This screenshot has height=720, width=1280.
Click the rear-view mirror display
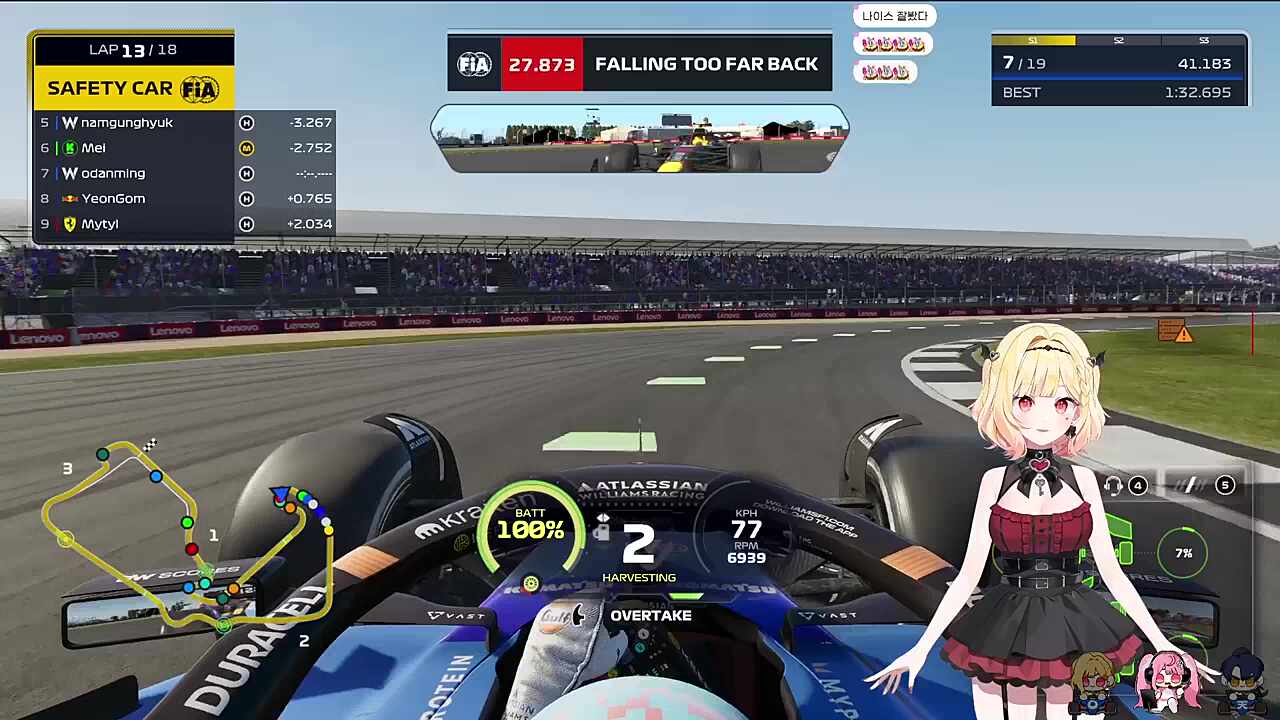[640, 140]
